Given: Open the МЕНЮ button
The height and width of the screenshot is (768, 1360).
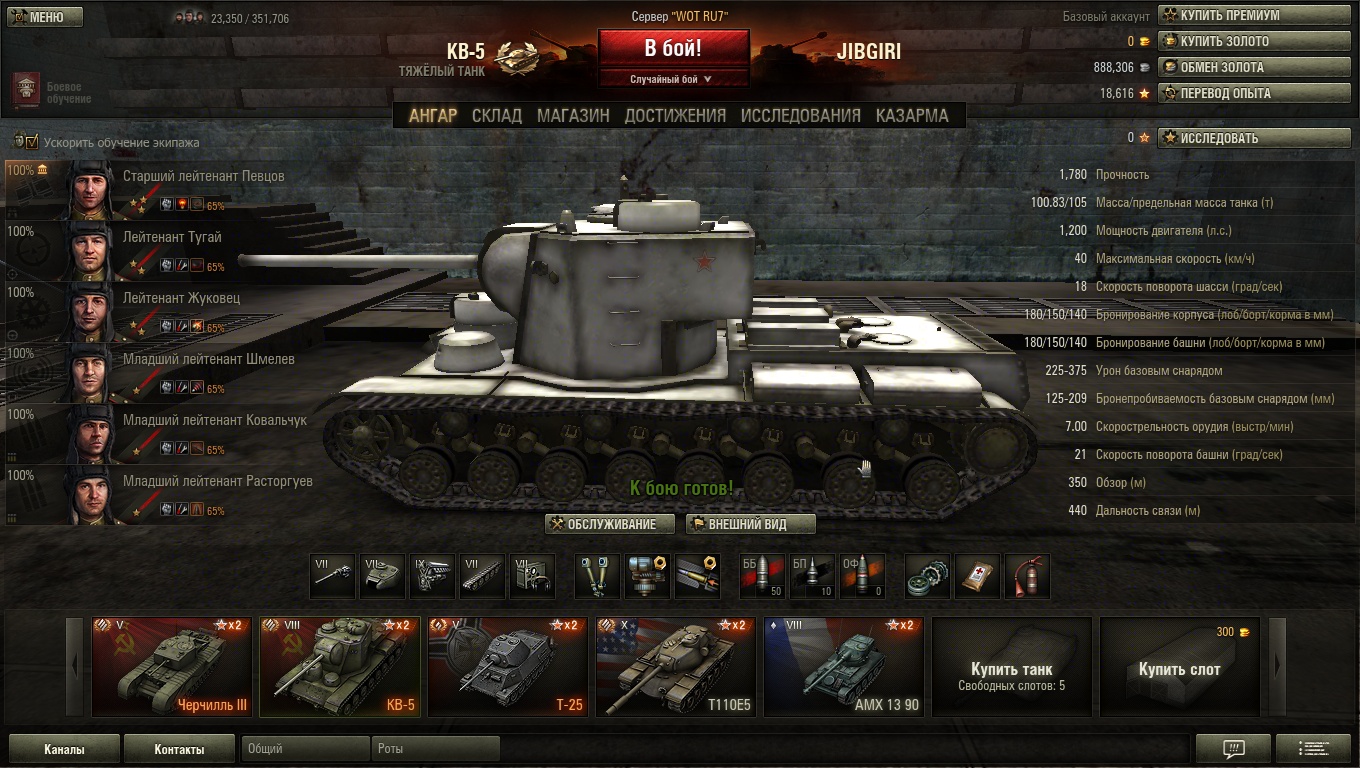Looking at the screenshot, I should click(45, 17).
